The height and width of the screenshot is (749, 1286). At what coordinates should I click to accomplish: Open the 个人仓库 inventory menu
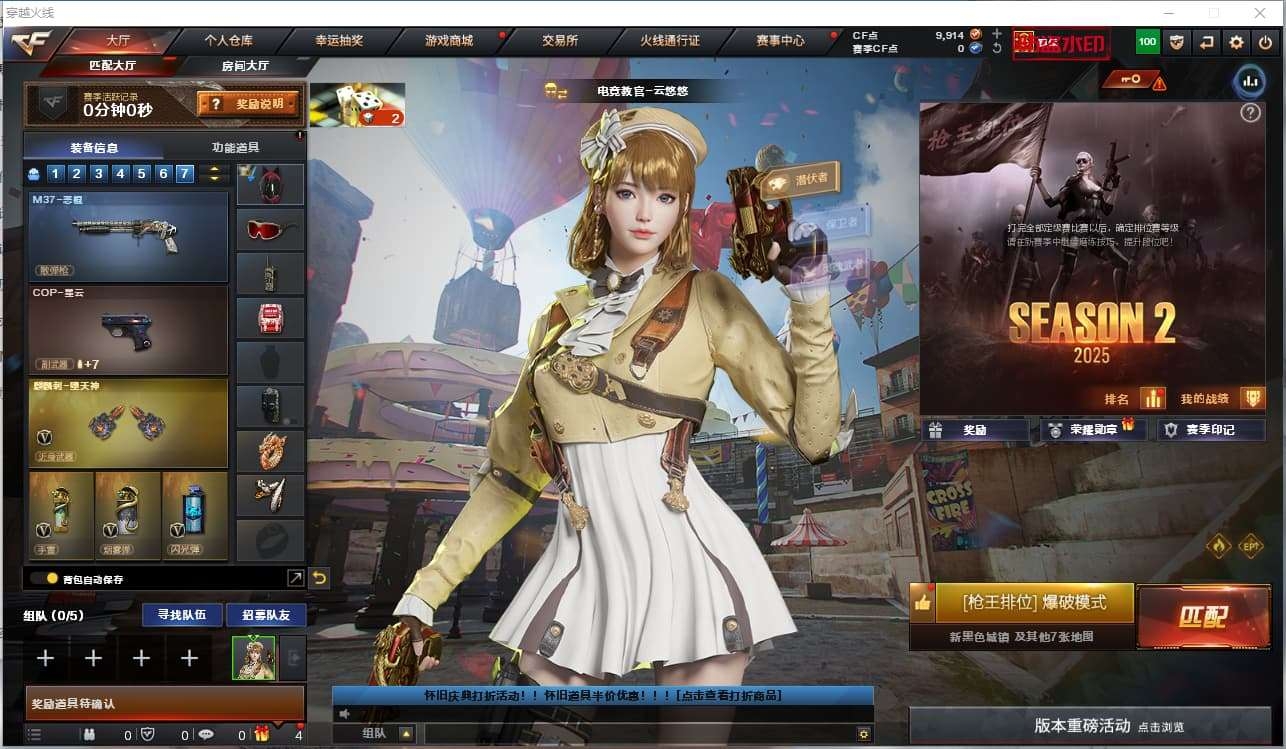pos(228,41)
